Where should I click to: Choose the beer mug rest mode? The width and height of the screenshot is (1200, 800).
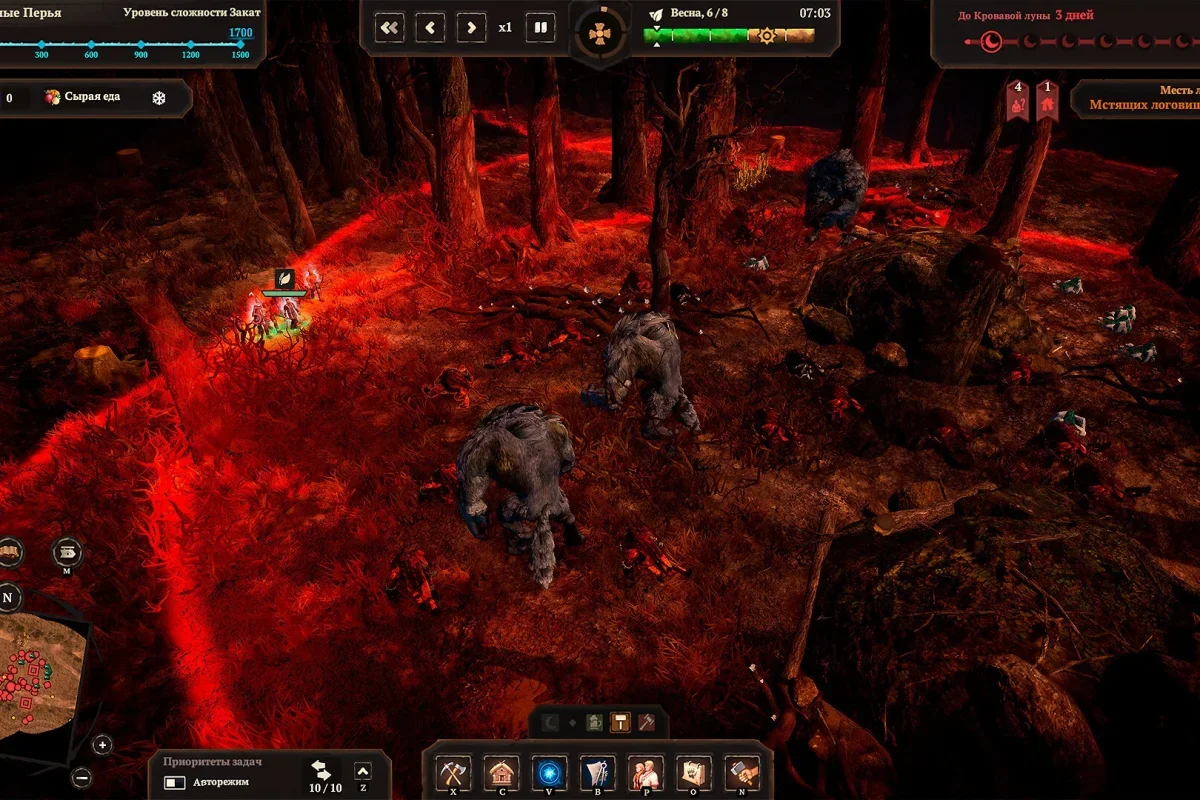(x=595, y=722)
